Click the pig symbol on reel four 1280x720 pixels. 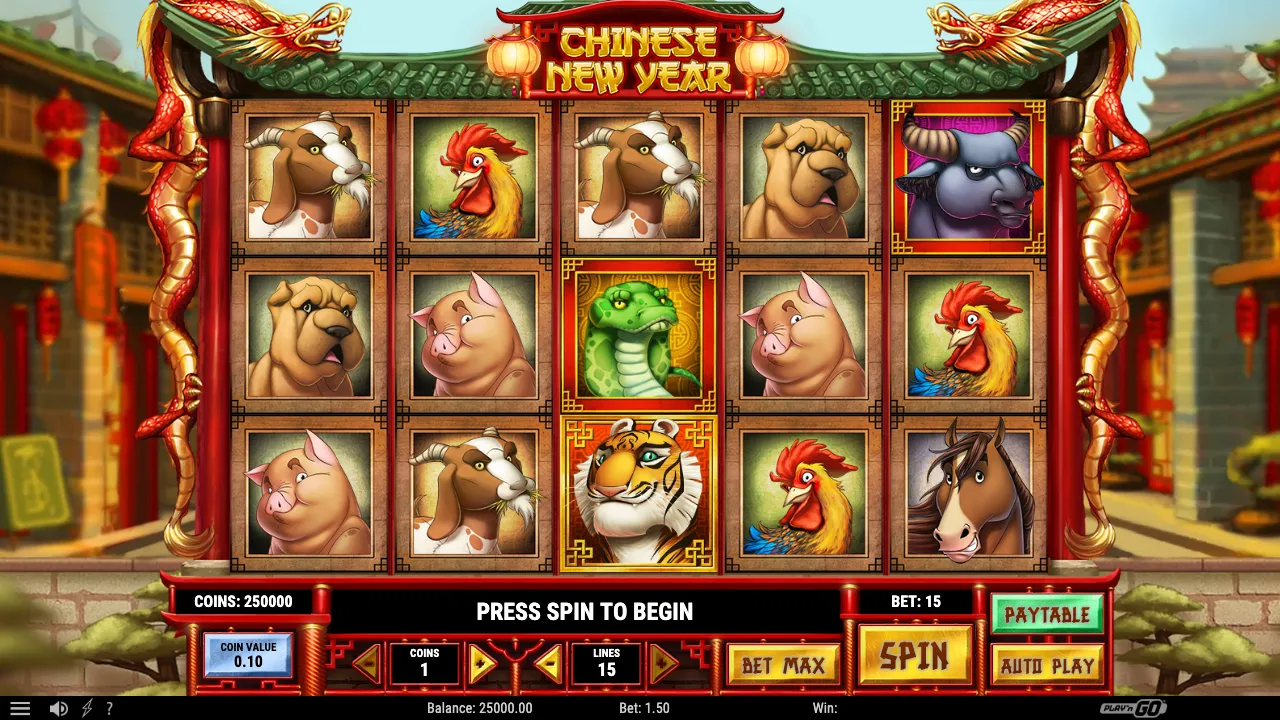click(800, 333)
